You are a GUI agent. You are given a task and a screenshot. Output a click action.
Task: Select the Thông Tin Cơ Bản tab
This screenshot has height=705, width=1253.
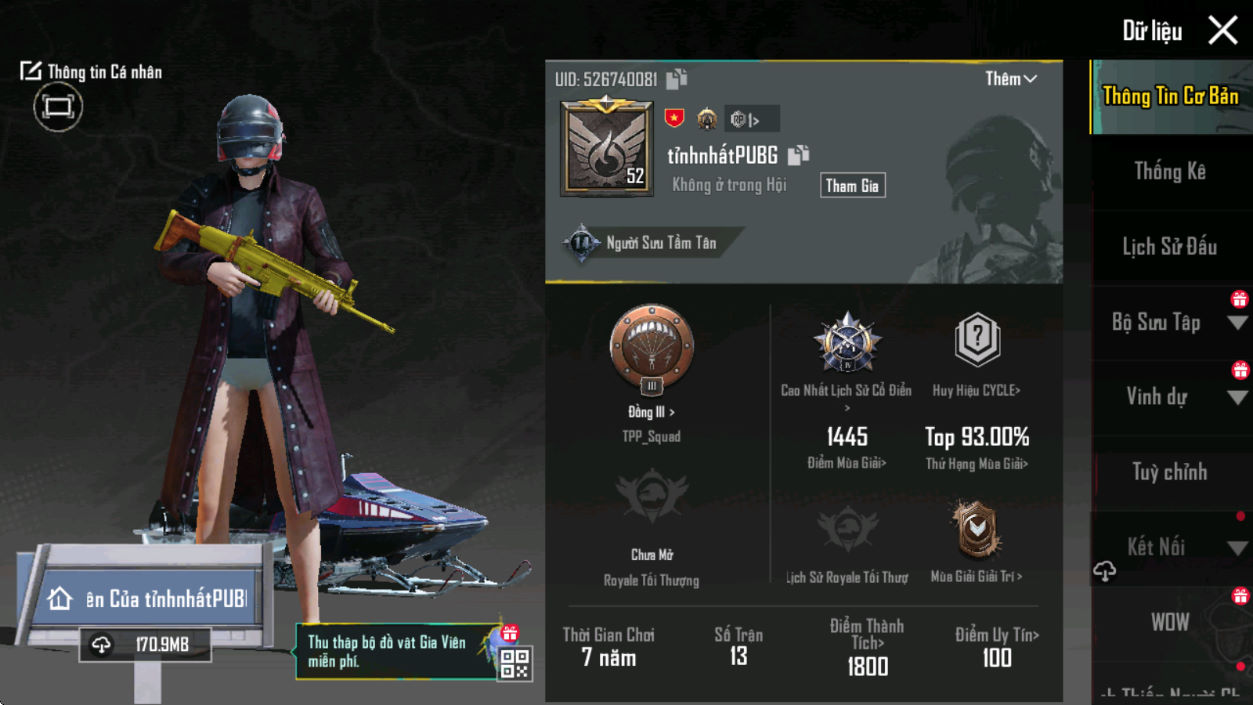(1169, 96)
